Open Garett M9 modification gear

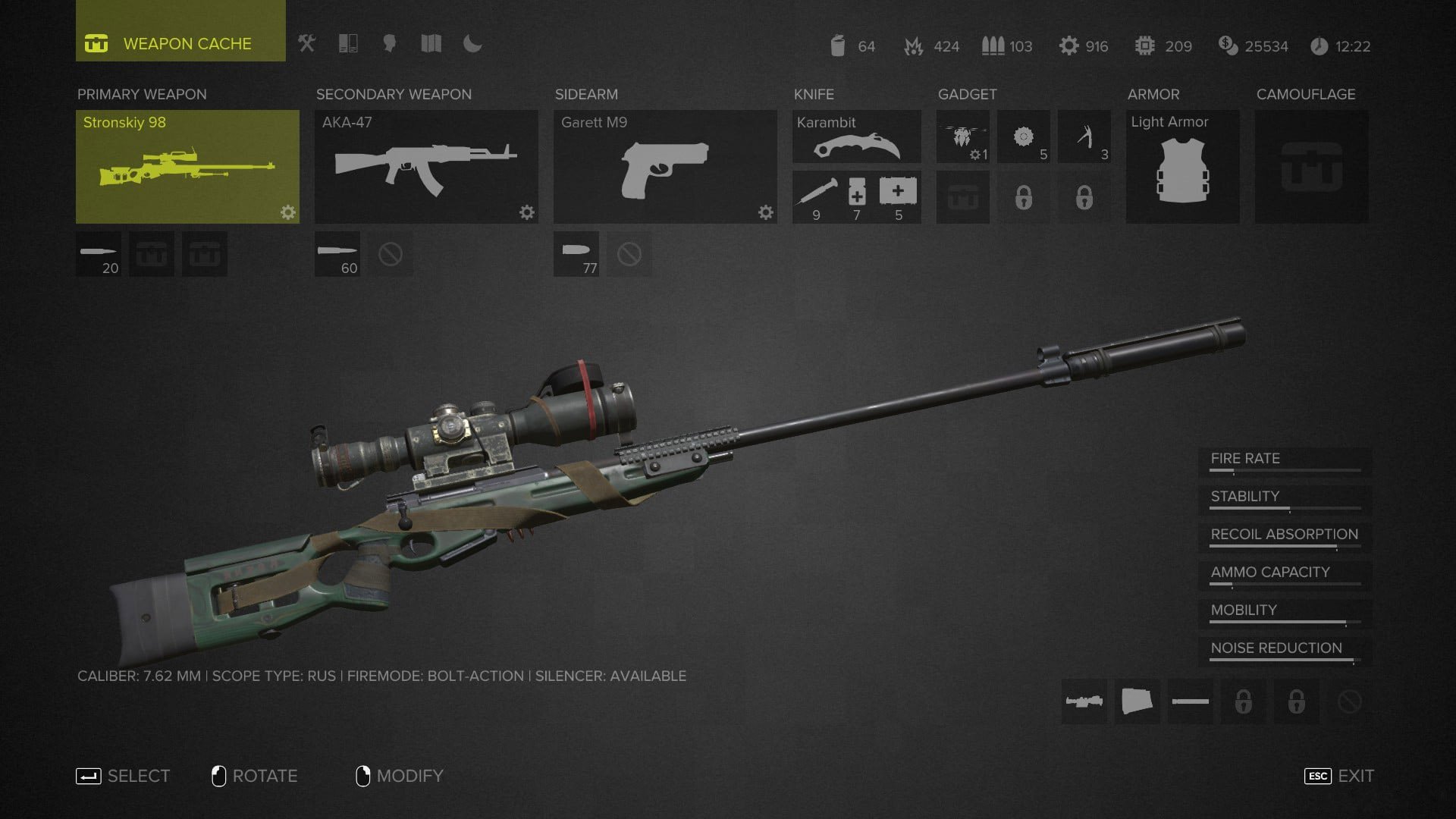(x=766, y=212)
